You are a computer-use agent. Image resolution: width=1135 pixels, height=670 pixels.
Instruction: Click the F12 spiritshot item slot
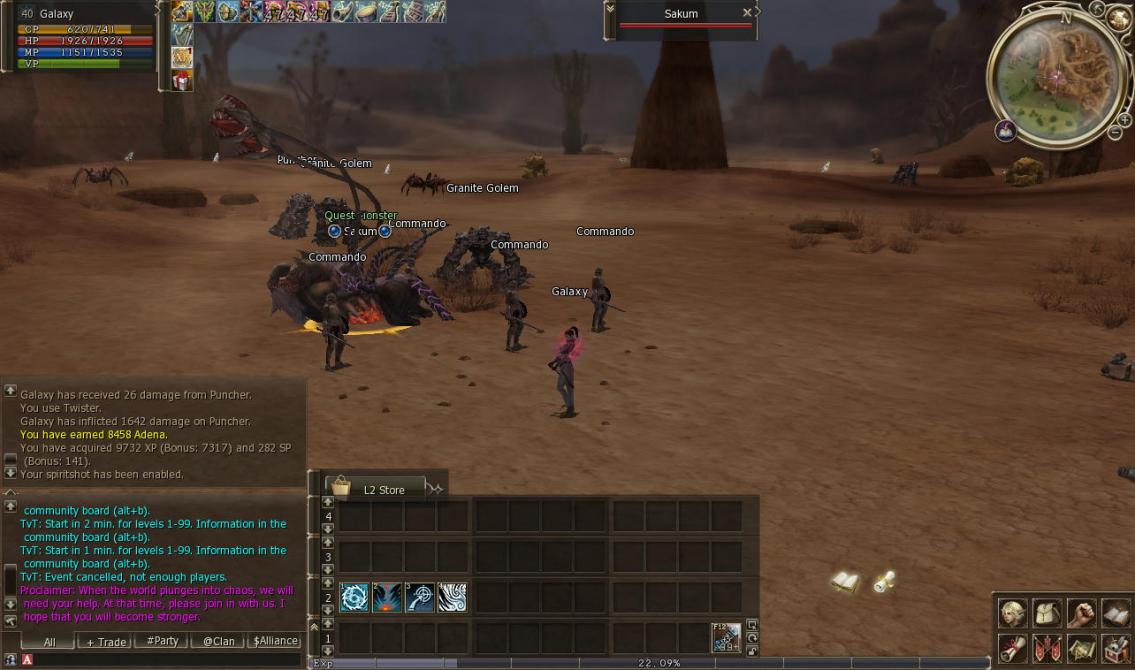click(x=725, y=636)
